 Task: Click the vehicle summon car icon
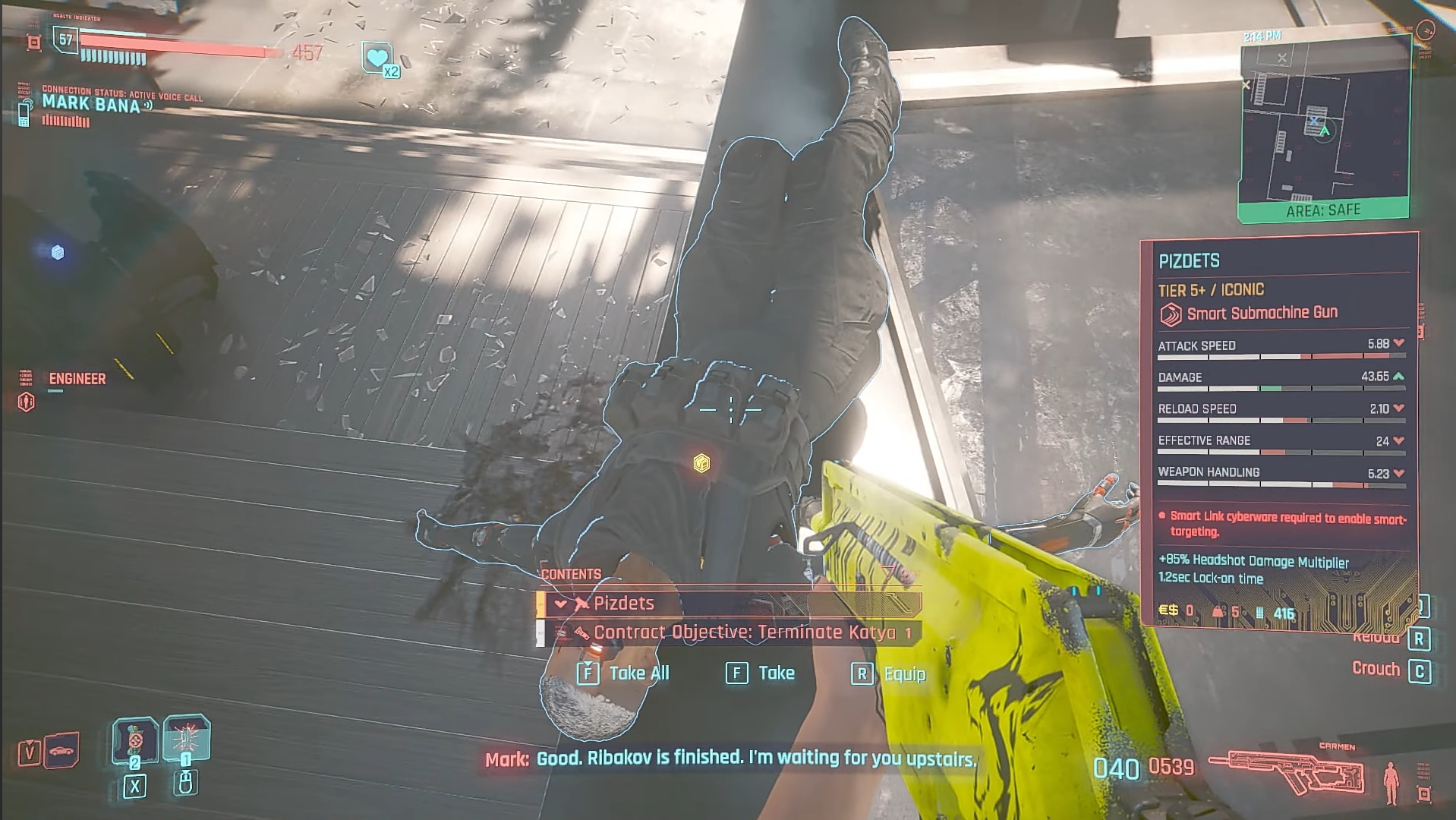click(x=62, y=750)
